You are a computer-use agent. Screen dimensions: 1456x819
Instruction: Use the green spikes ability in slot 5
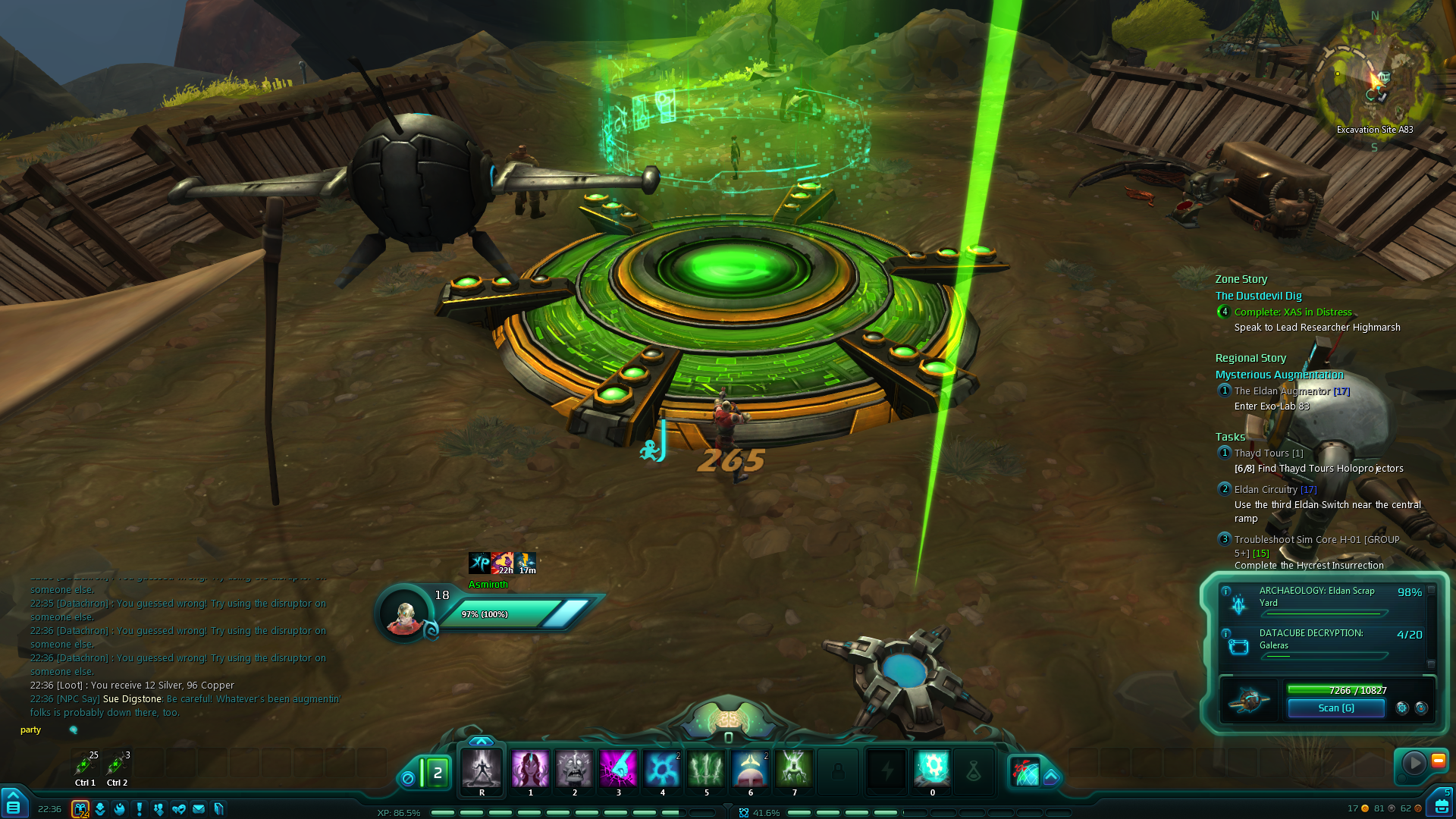pos(706,769)
